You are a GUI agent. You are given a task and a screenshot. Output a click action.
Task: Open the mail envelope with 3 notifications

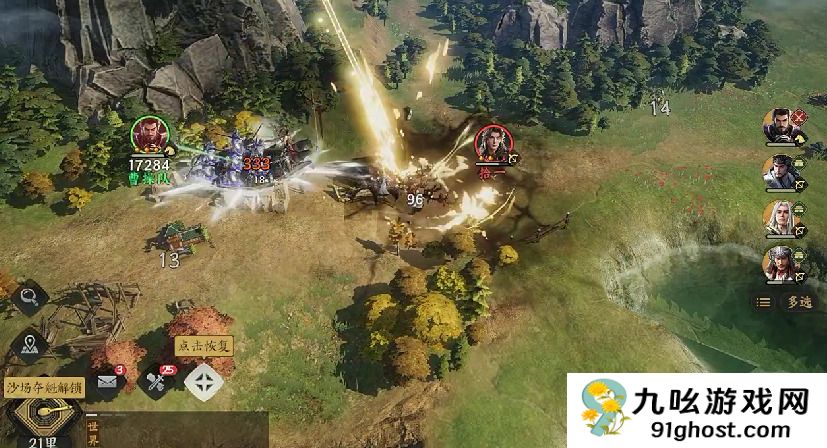(108, 381)
